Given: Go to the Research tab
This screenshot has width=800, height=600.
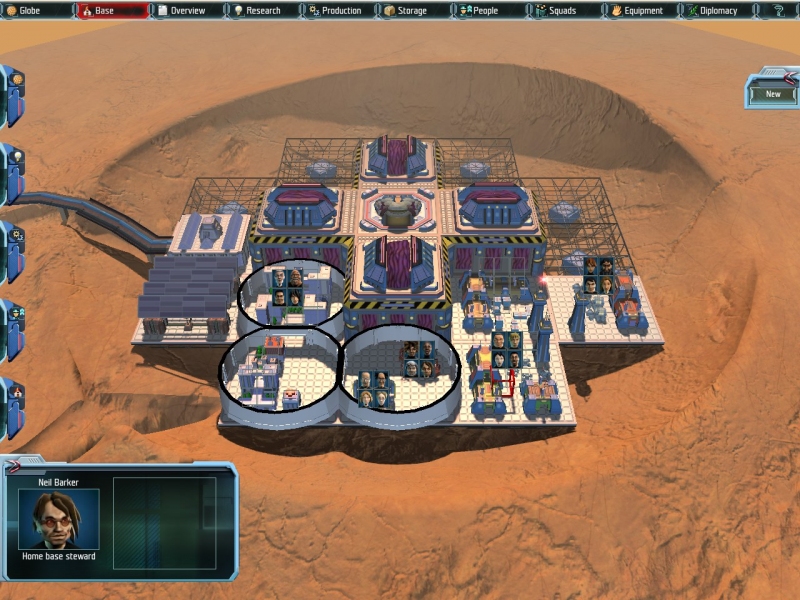Looking at the screenshot, I should coord(263,11).
